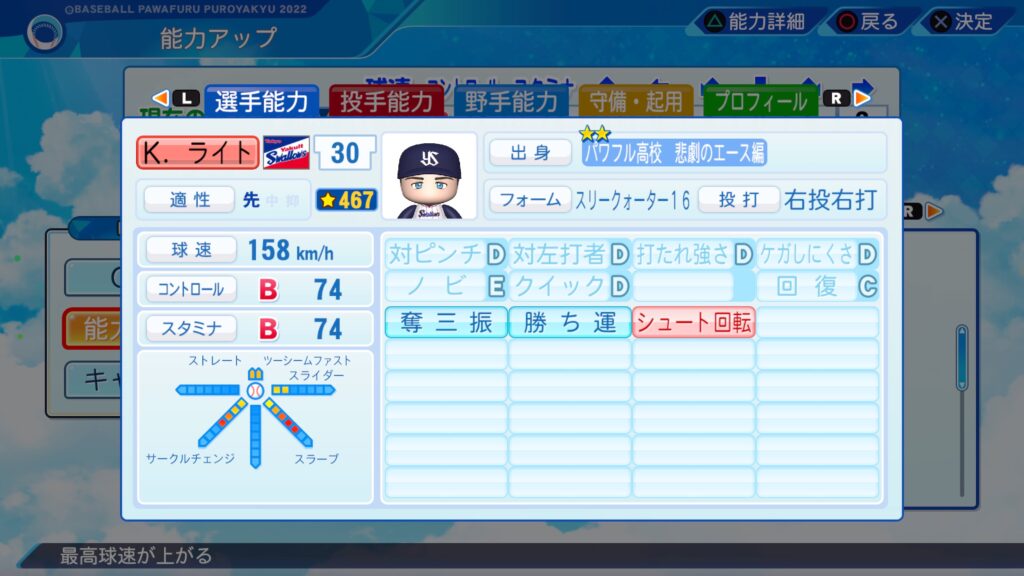Select the 野手能力 tab

510,101
